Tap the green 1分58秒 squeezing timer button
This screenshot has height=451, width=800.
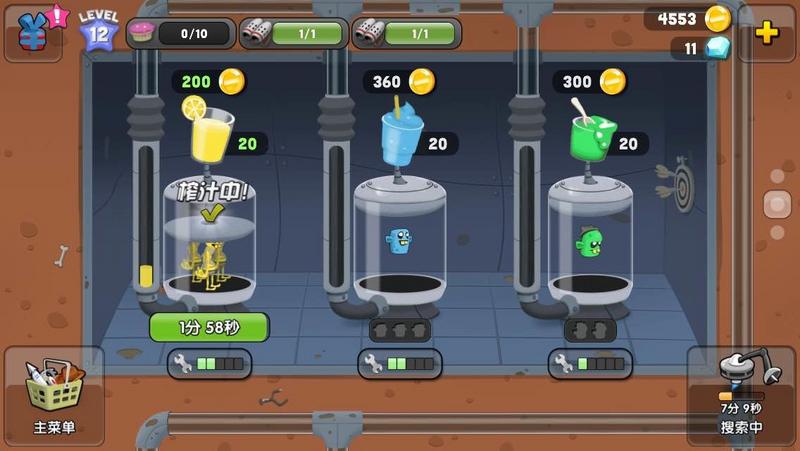click(209, 327)
